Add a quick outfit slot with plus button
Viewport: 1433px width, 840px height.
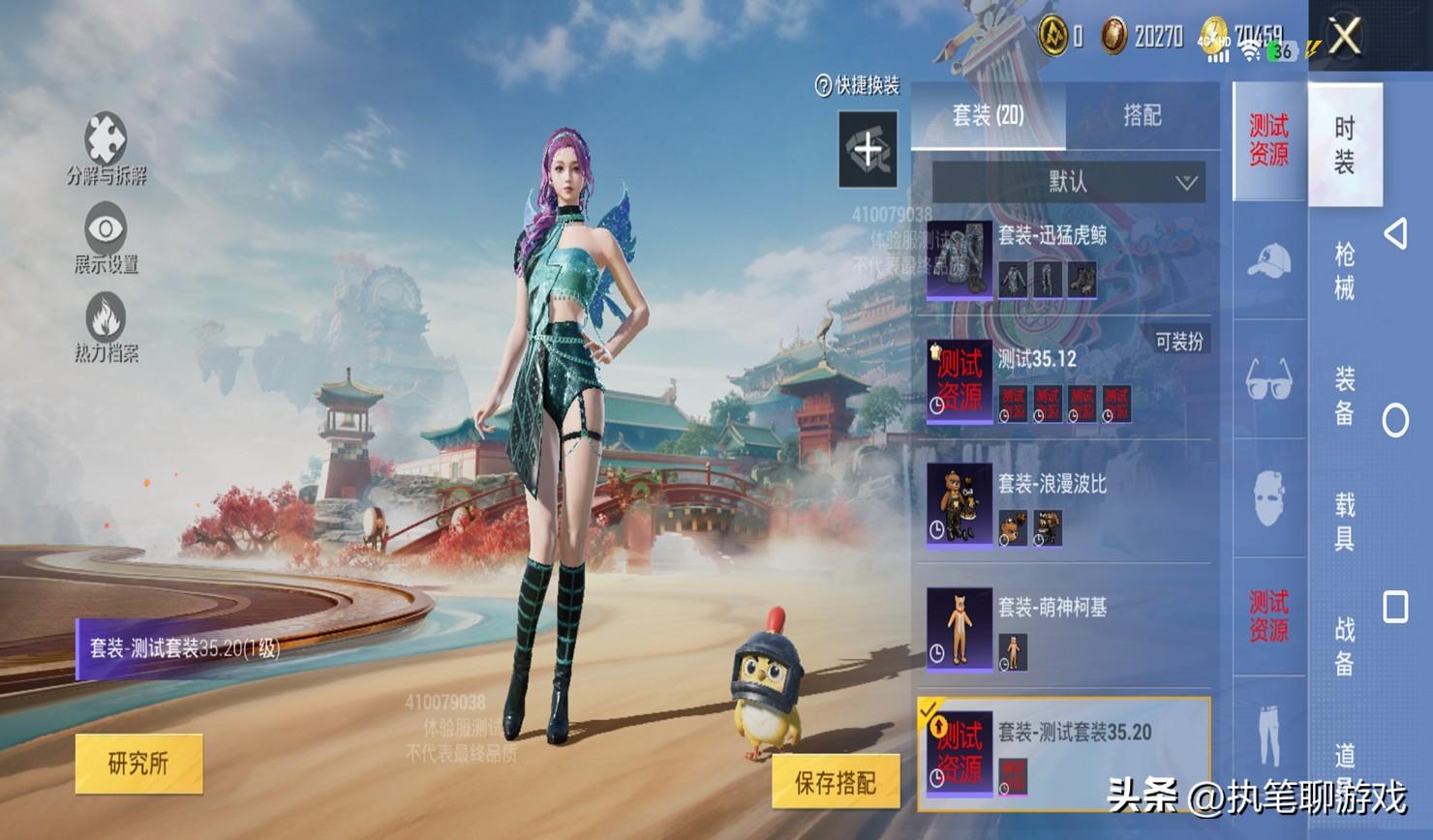868,149
